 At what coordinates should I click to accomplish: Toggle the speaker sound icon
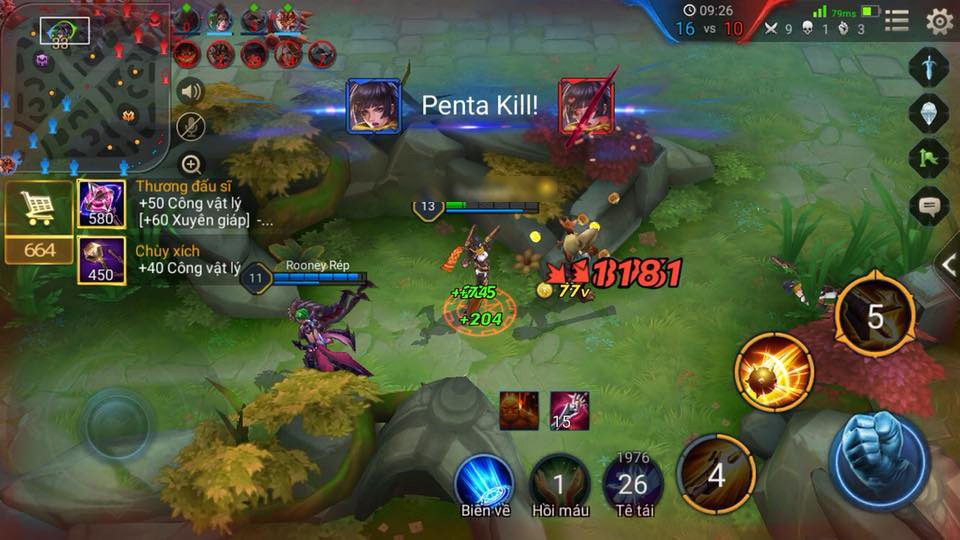pos(191,92)
